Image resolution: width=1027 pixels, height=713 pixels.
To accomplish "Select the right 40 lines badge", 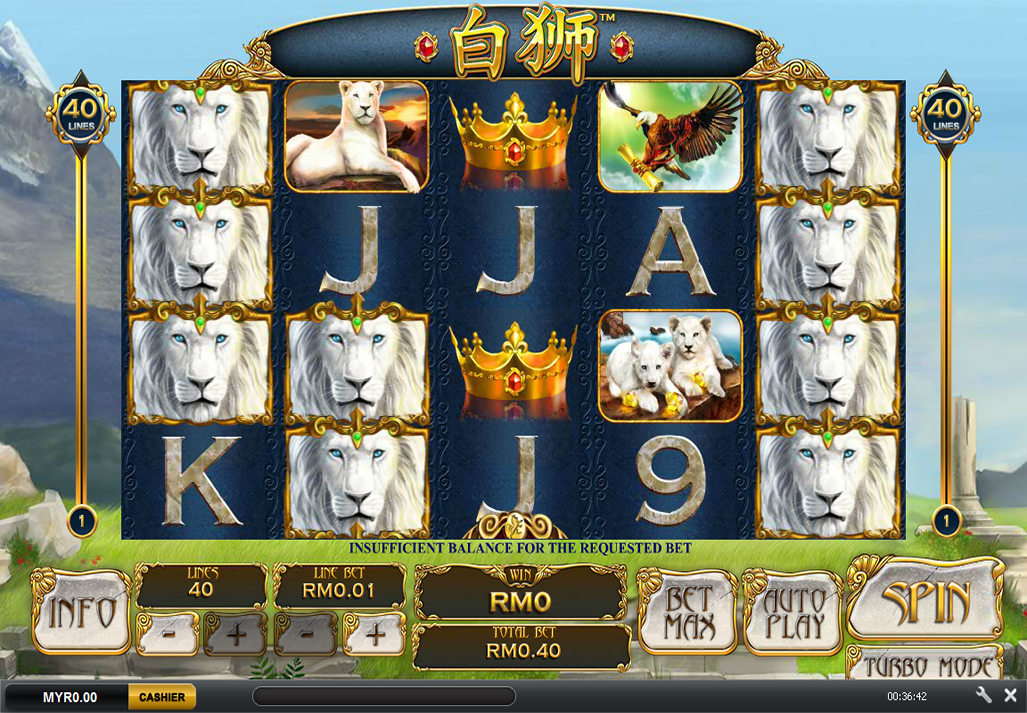I will pyautogui.click(x=945, y=113).
